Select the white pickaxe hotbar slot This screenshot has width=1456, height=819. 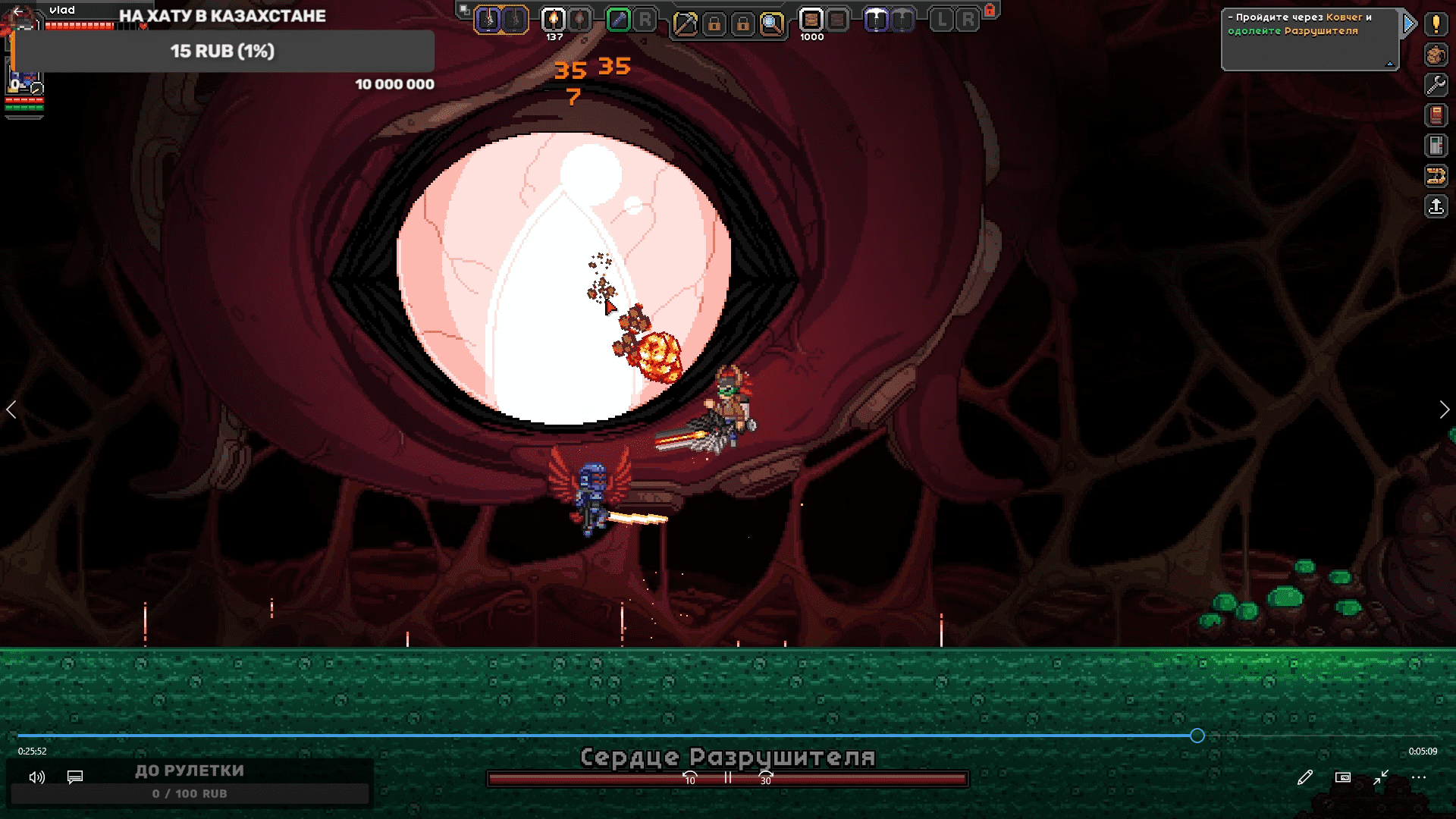click(x=877, y=20)
